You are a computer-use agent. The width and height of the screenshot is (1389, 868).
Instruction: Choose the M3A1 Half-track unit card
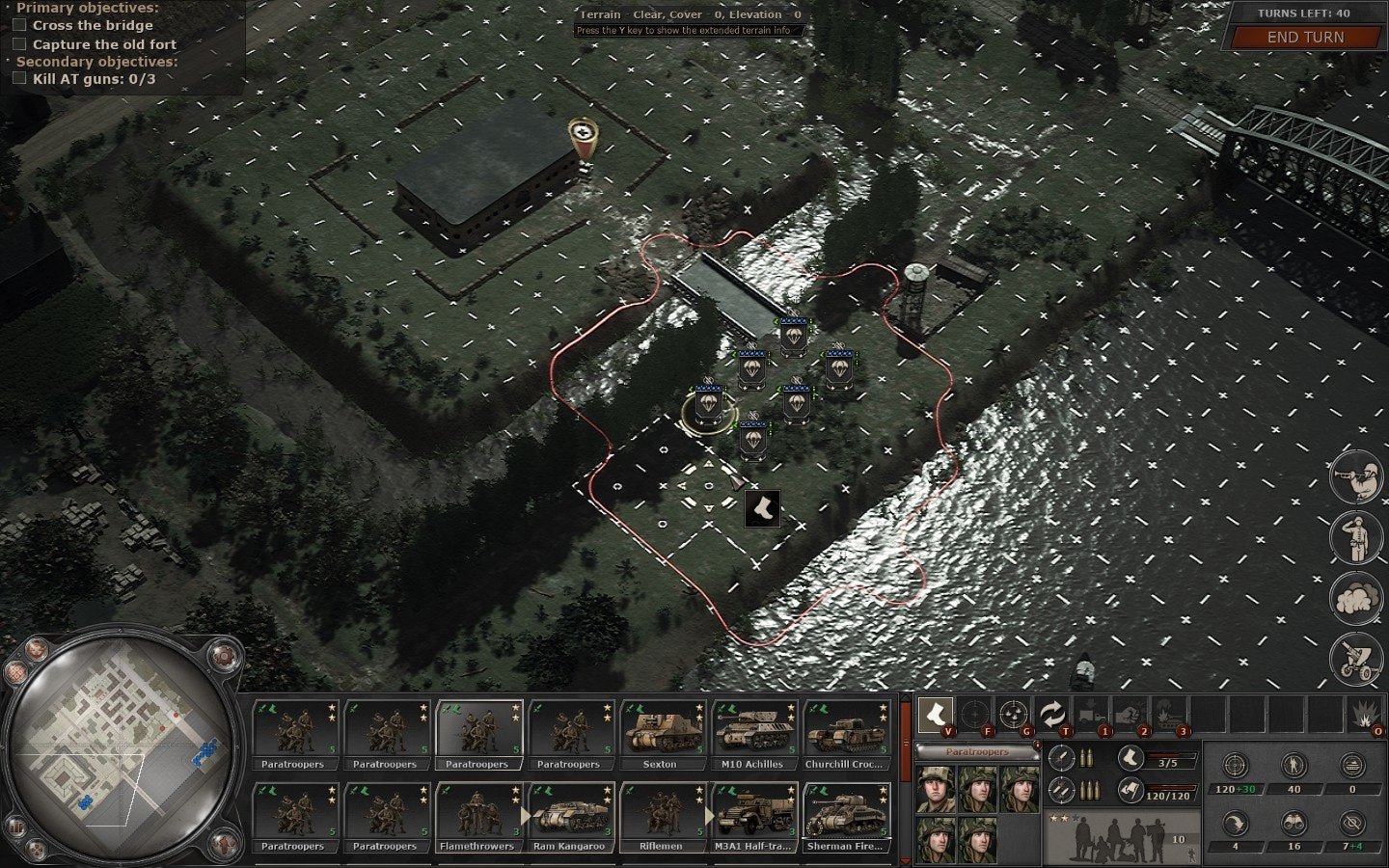[x=752, y=817]
